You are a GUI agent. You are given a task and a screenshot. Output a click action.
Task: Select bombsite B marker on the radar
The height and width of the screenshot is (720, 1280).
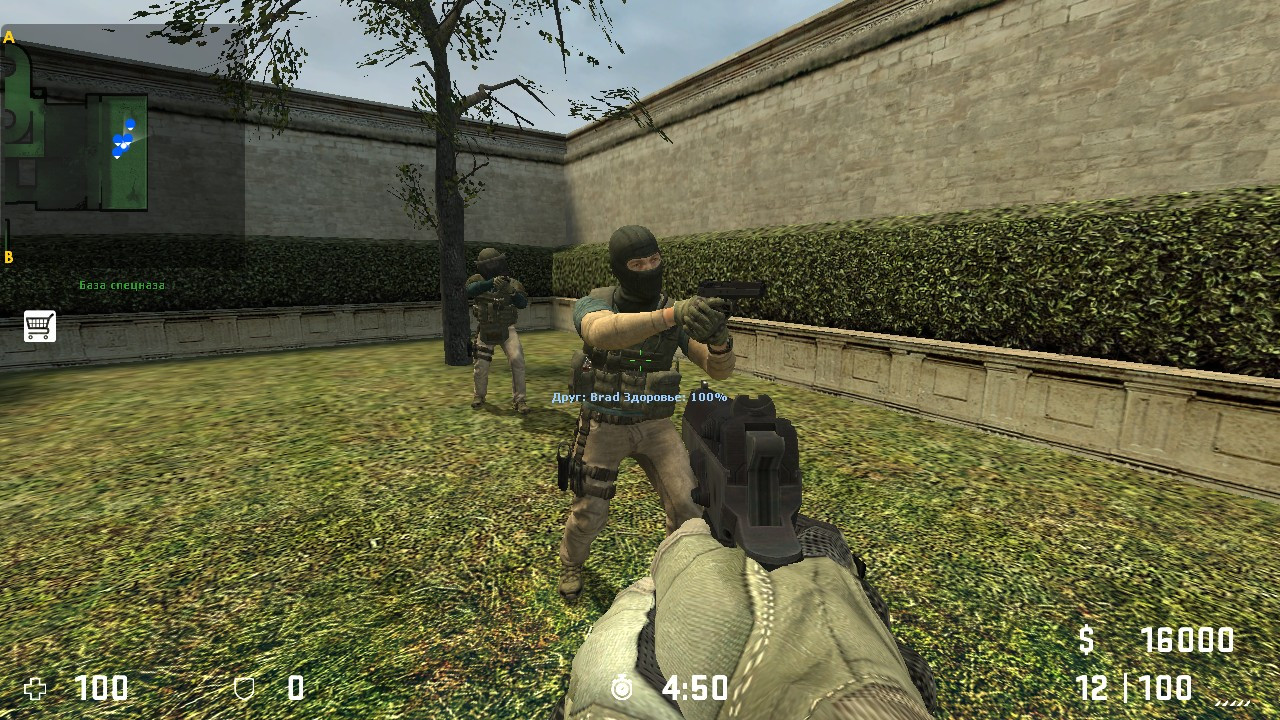(7, 256)
